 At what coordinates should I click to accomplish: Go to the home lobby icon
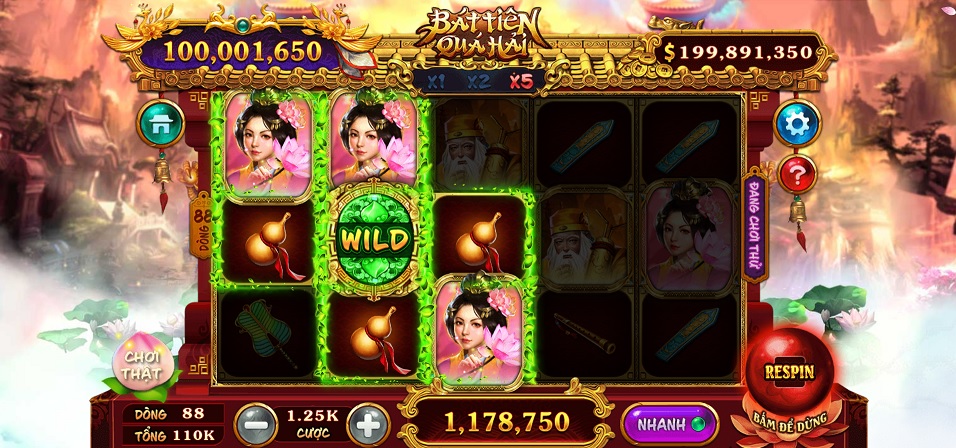tap(160, 123)
